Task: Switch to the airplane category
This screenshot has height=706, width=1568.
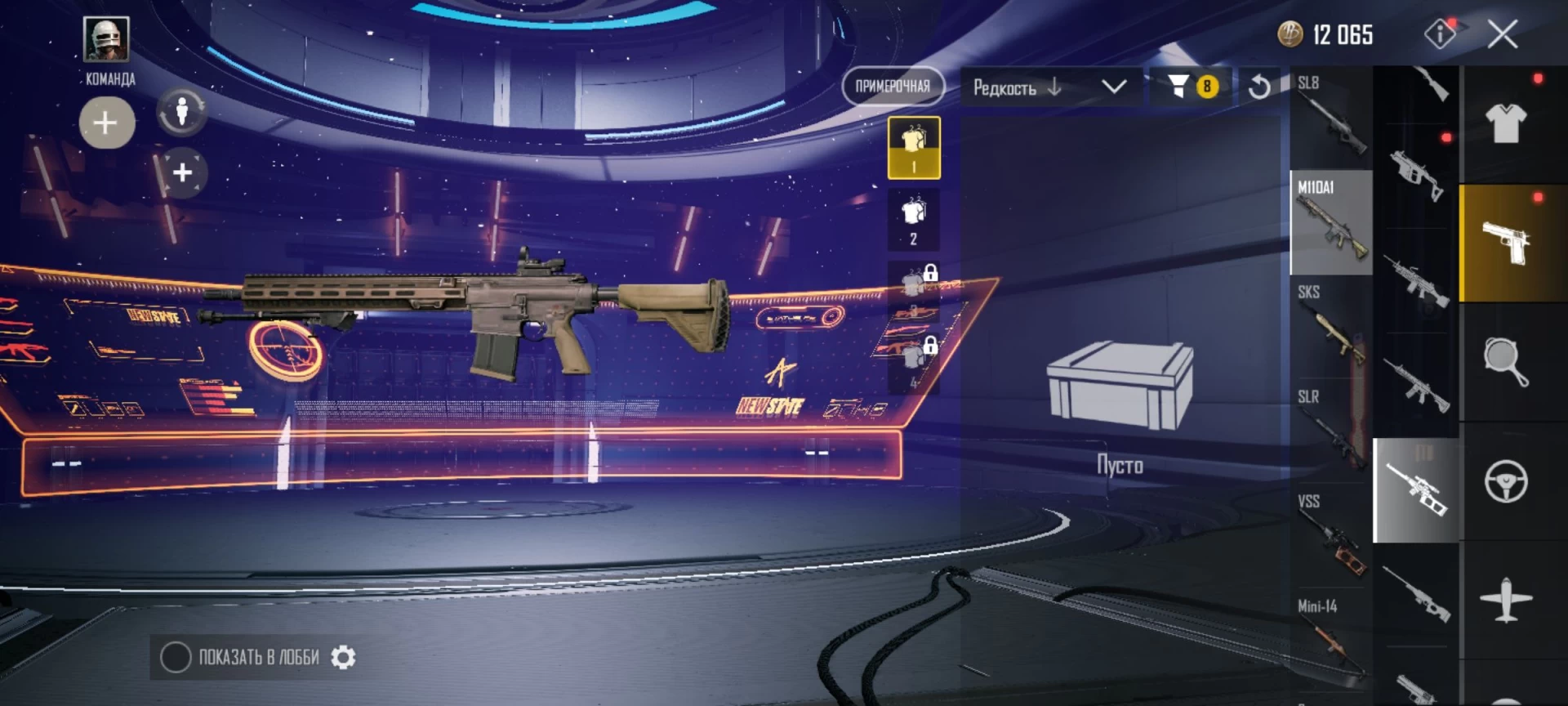Action: pyautogui.click(x=1506, y=601)
